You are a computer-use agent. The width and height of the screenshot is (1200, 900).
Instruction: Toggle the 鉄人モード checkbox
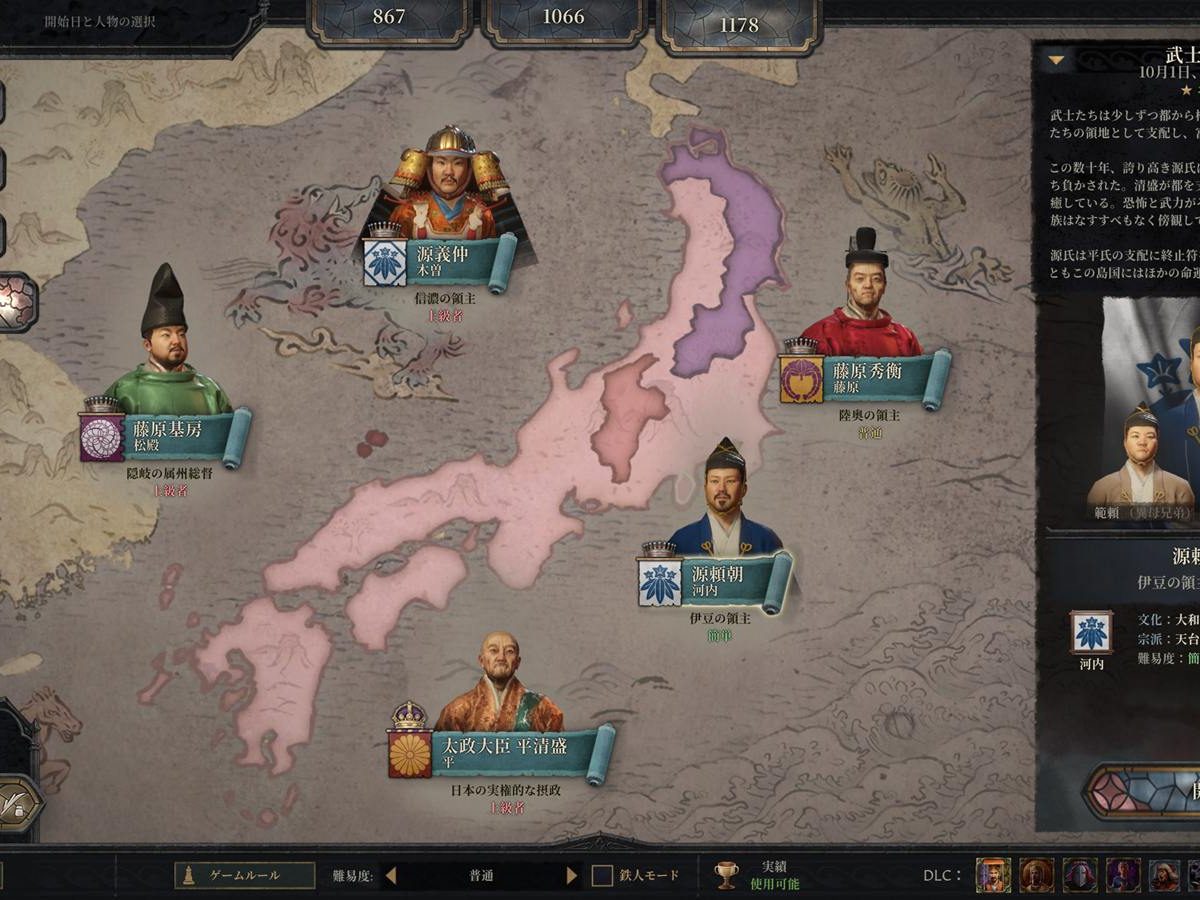(x=602, y=876)
